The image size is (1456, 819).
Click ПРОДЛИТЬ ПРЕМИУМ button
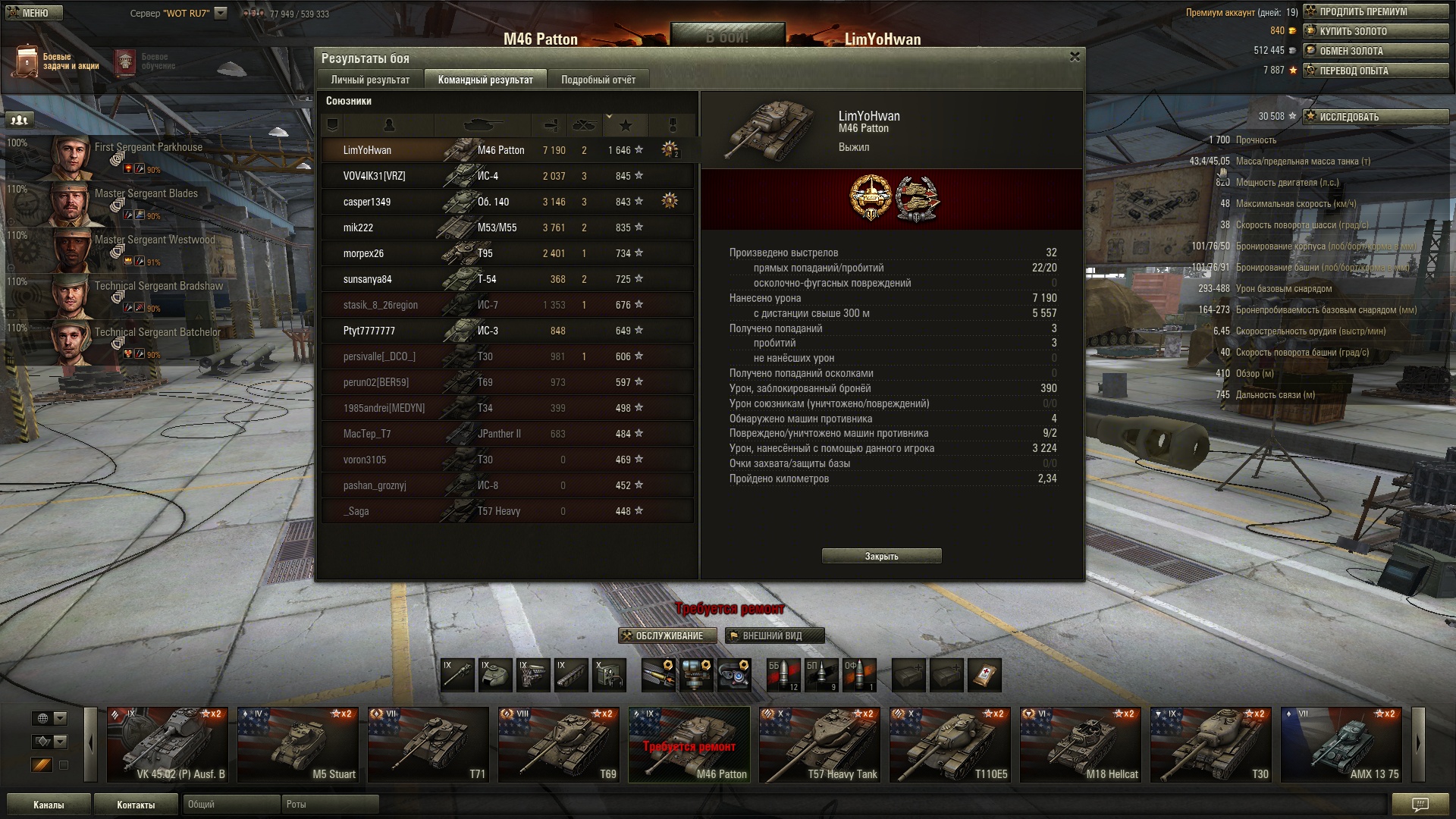(x=1375, y=11)
